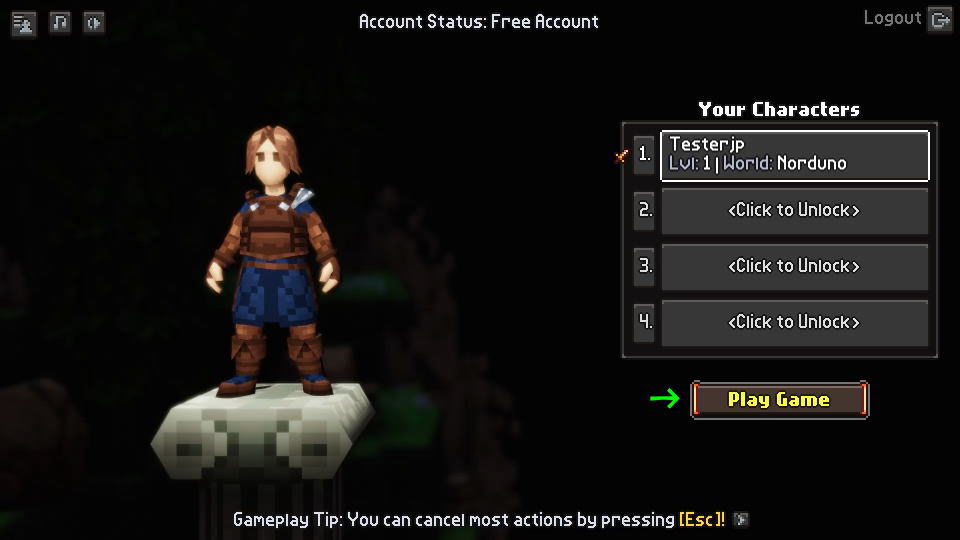Toggle the sound speaker icon

pyautogui.click(x=94, y=22)
